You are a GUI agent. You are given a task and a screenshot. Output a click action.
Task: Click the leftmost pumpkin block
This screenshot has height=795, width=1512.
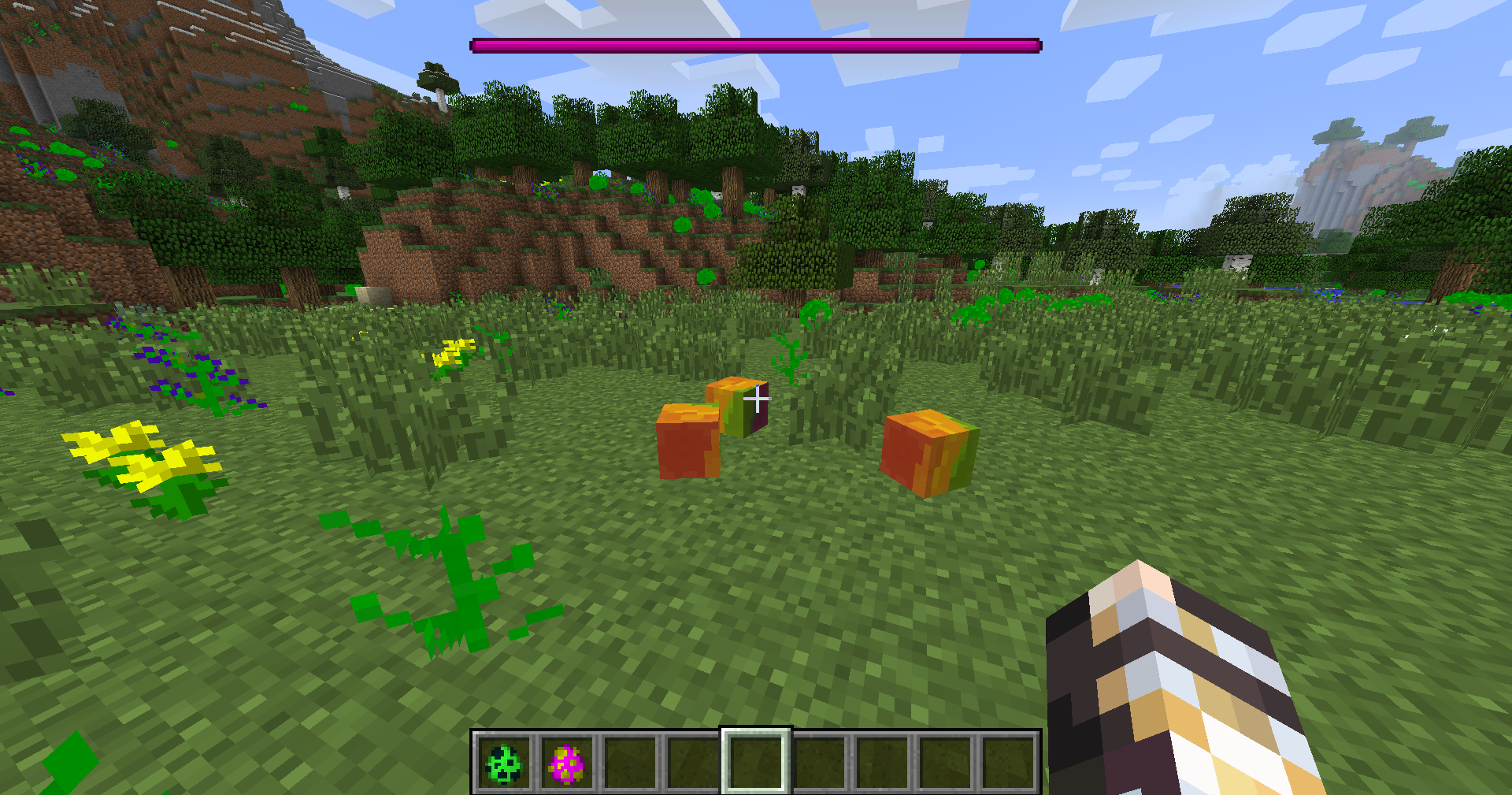coord(689,441)
